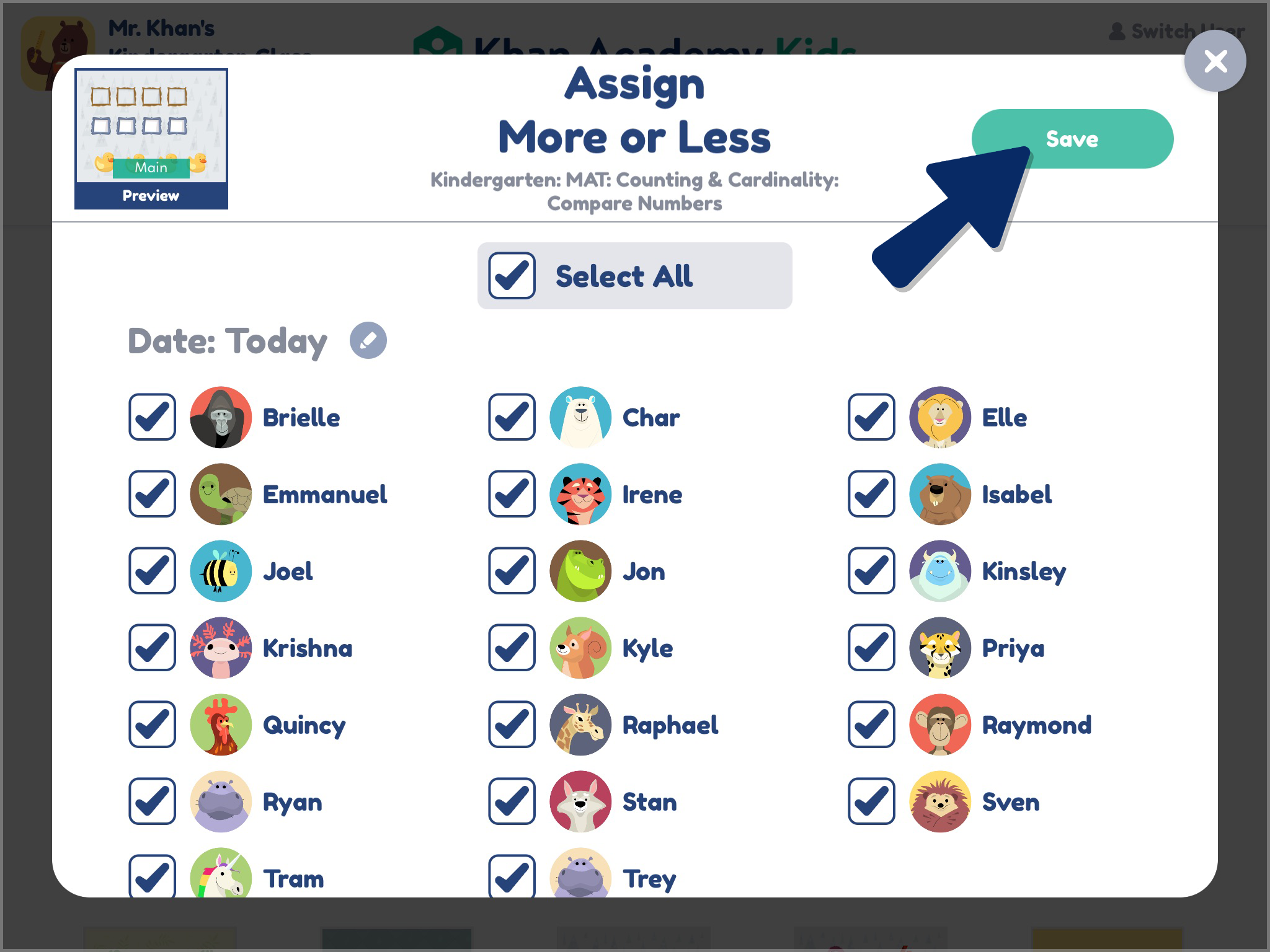Viewport: 1270px width, 952px height.
Task: Click Sven's hedgehog avatar
Action: [x=939, y=802]
